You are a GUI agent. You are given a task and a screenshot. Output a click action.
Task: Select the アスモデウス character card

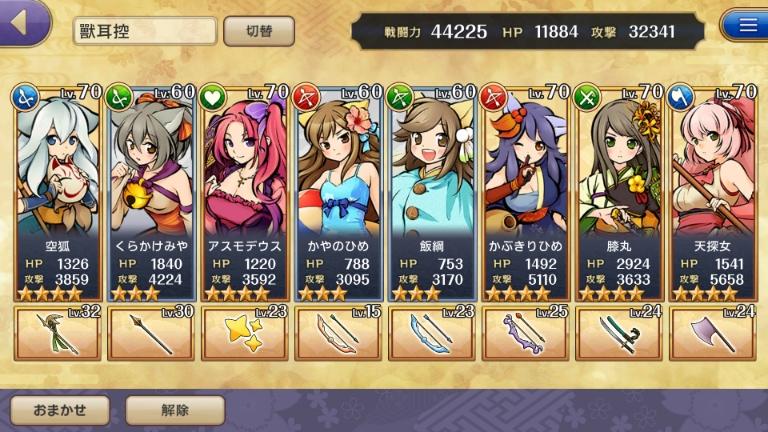click(x=245, y=190)
